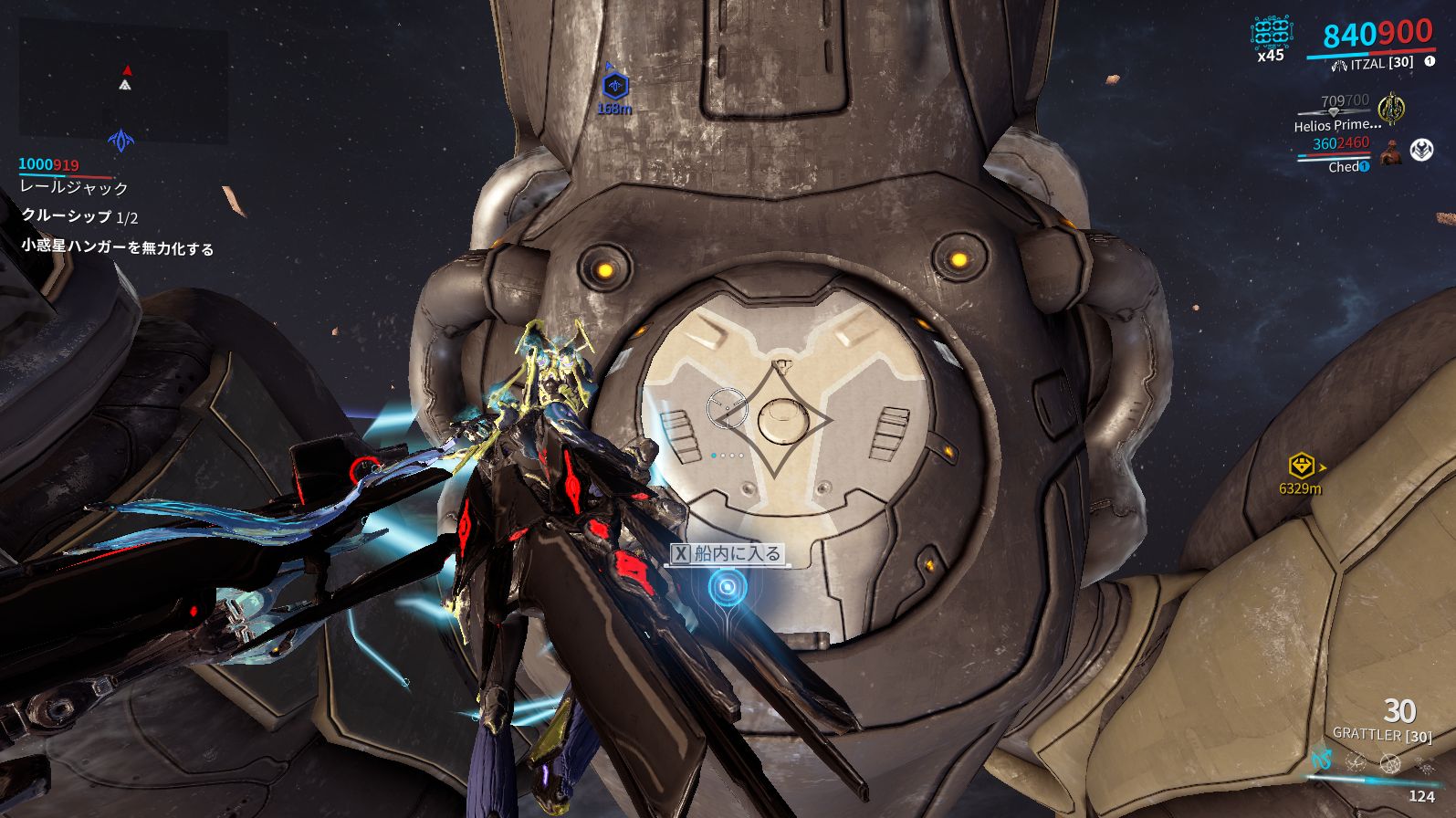Click the glowing blue ship-entry marker
This screenshot has width=1456, height=818.
[727, 587]
